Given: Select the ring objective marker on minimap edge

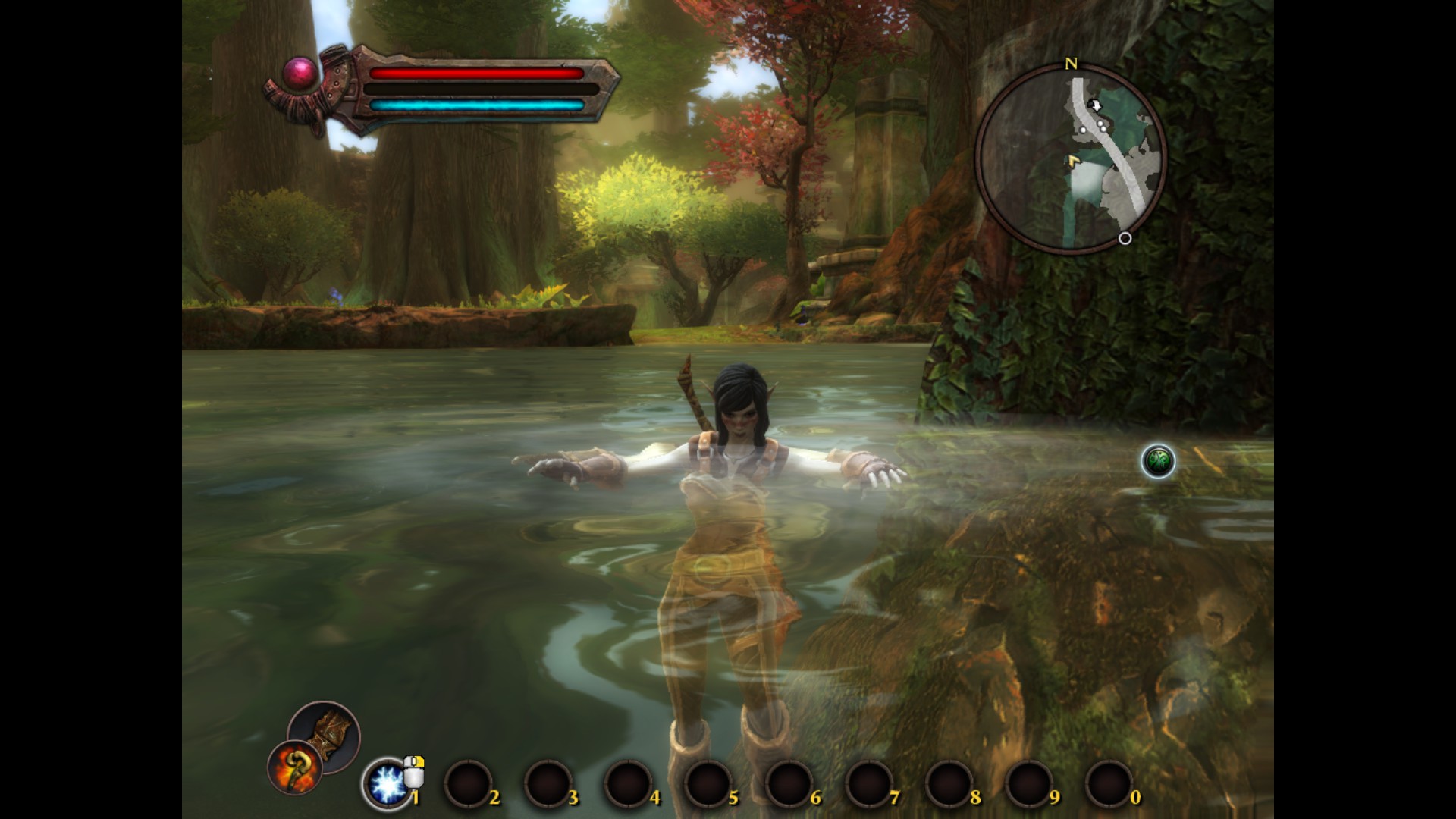Looking at the screenshot, I should coord(1125,238).
